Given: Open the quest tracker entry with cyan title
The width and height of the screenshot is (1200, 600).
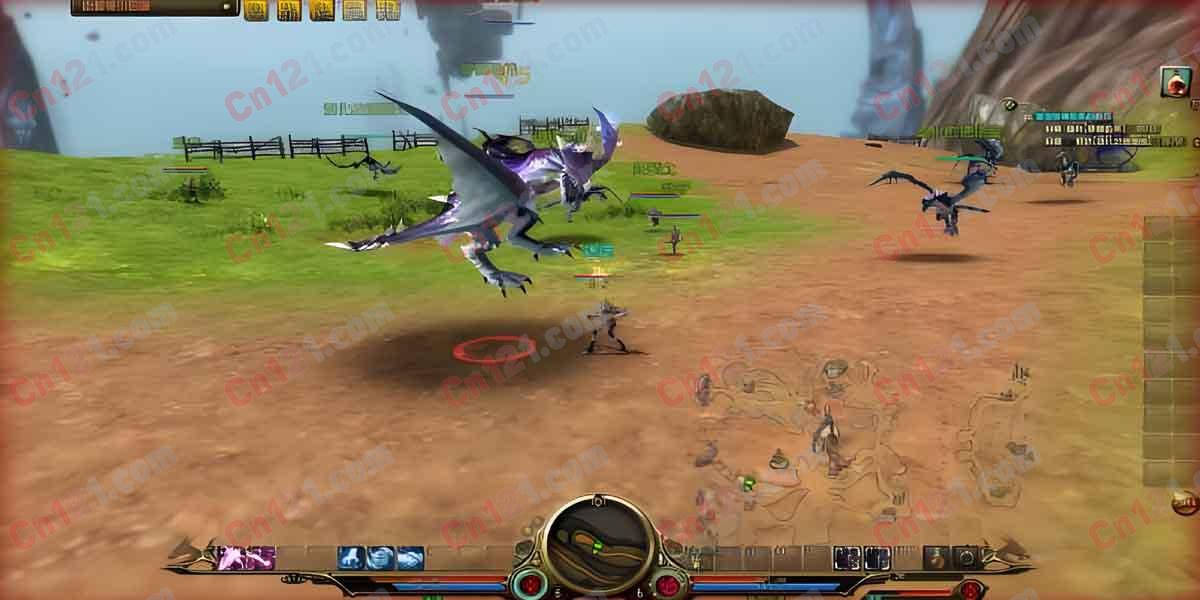Looking at the screenshot, I should click(x=1072, y=117).
